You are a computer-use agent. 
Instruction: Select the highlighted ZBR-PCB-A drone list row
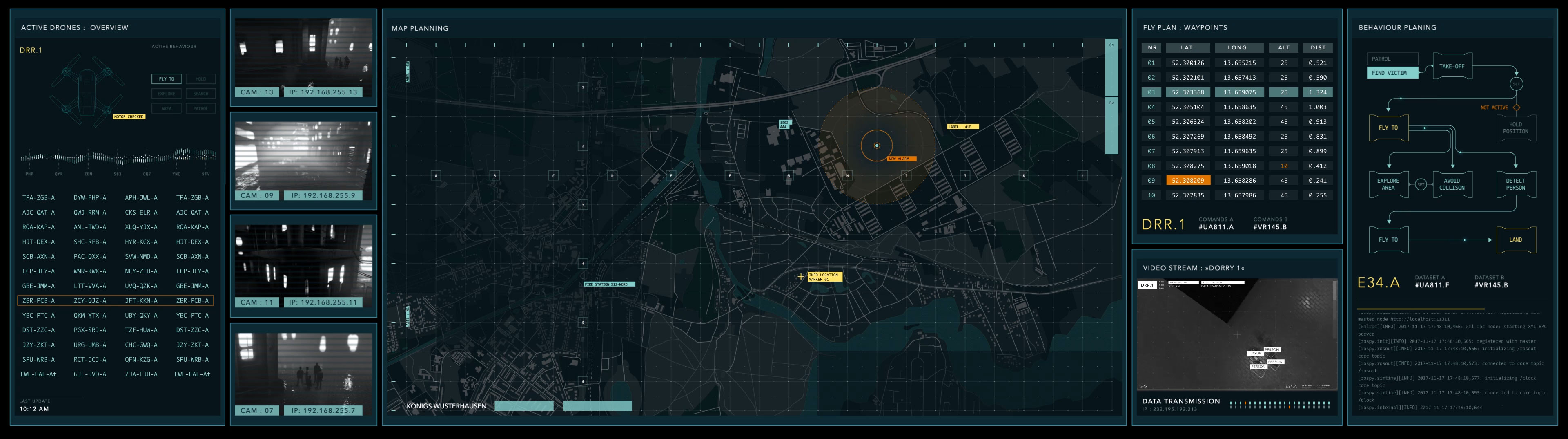116,300
